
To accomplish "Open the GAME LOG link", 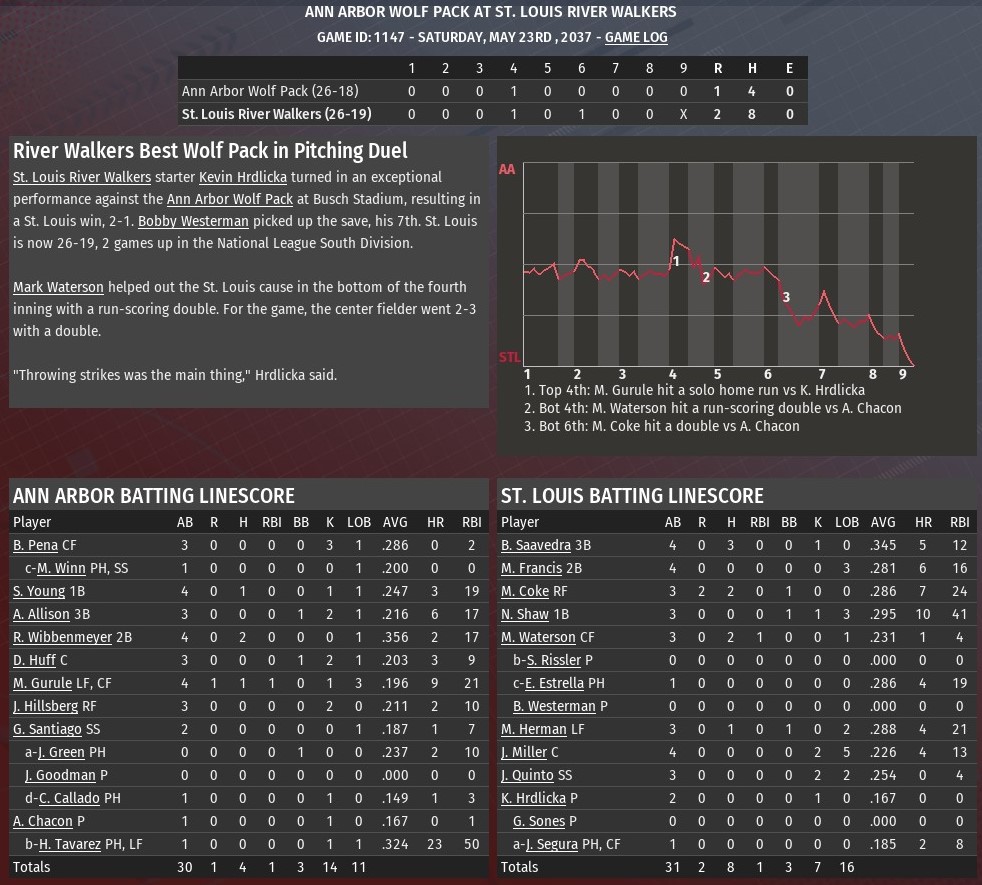I will [x=636, y=37].
